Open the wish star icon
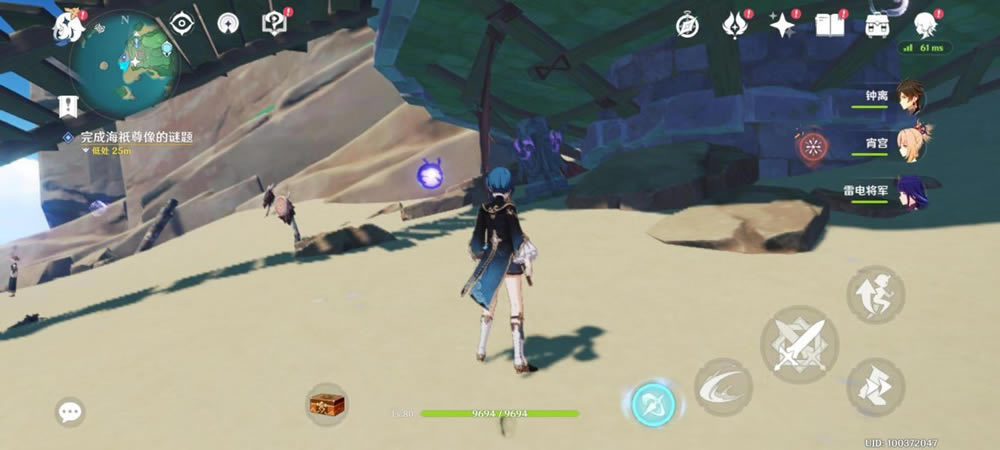The width and height of the screenshot is (1000, 450). click(x=781, y=24)
